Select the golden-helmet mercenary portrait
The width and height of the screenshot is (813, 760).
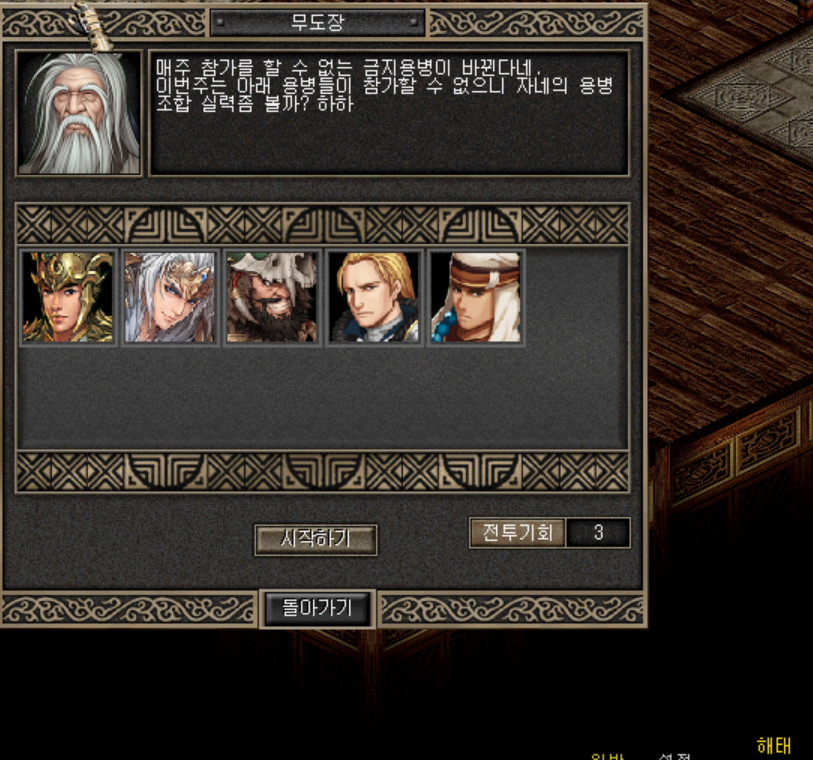[68, 297]
